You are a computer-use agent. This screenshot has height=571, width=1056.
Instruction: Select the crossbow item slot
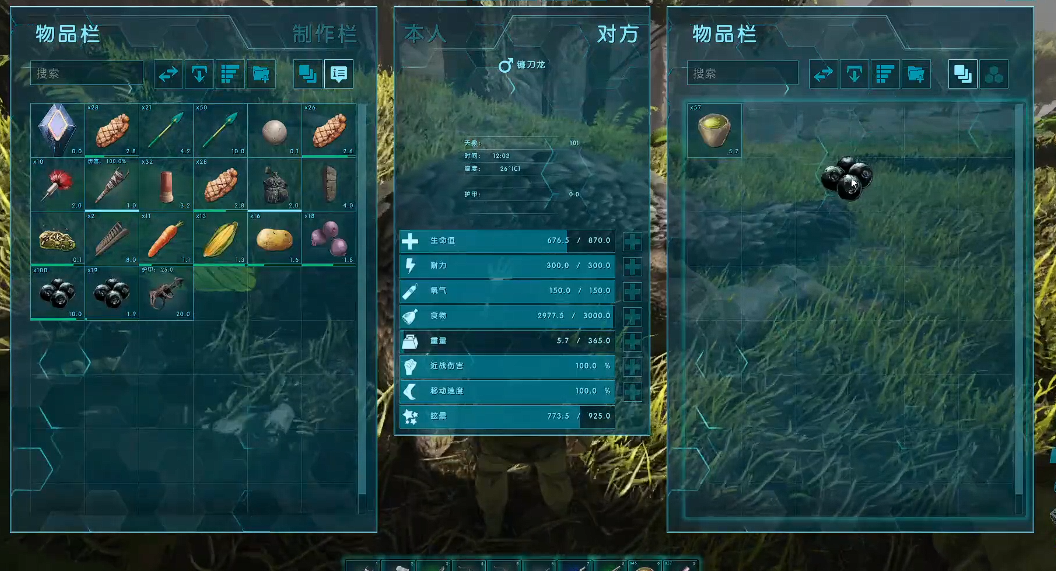(165, 293)
